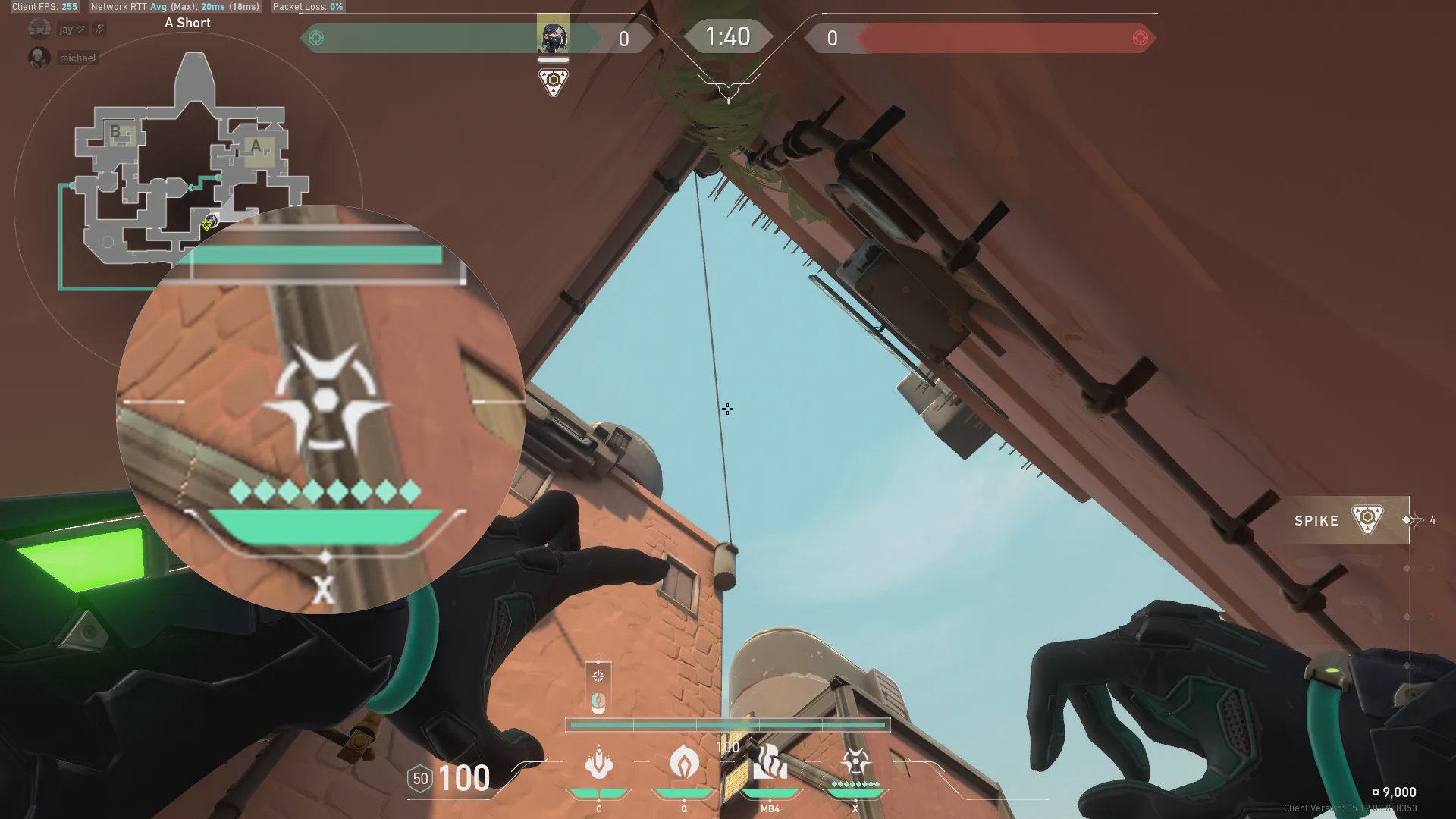Screen dimensions: 1456x819
Task: Select the Viper portrait in top bar
Action: (x=553, y=35)
